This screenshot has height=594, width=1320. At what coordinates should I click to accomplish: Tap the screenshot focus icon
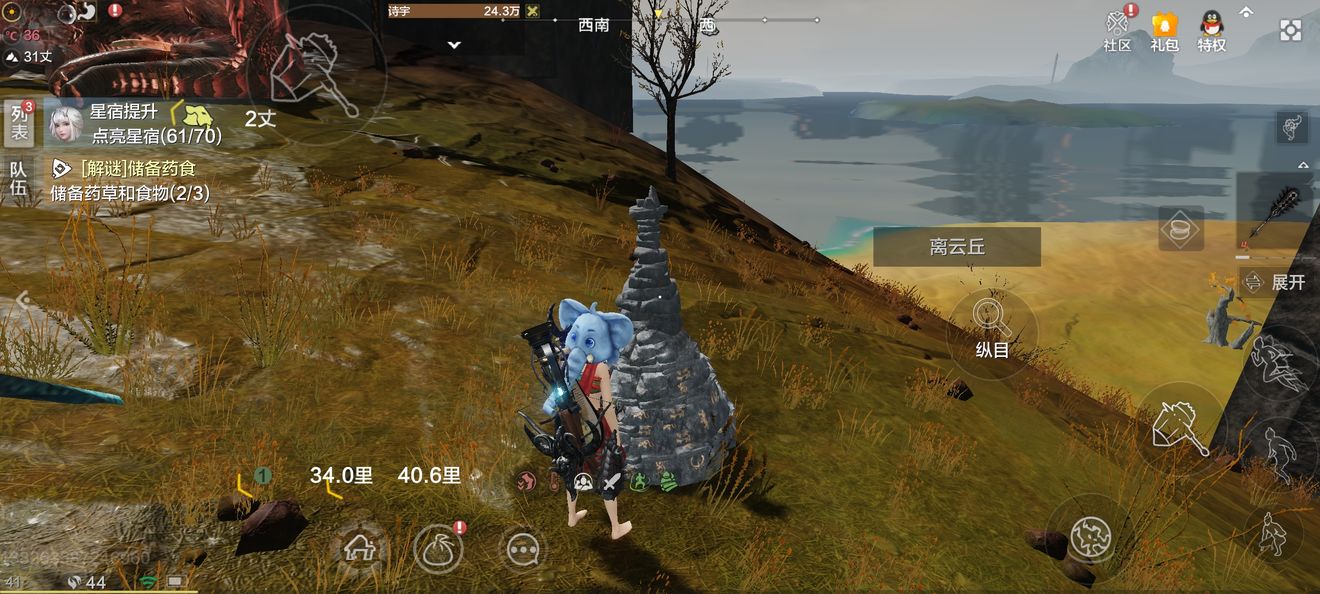click(x=1290, y=30)
